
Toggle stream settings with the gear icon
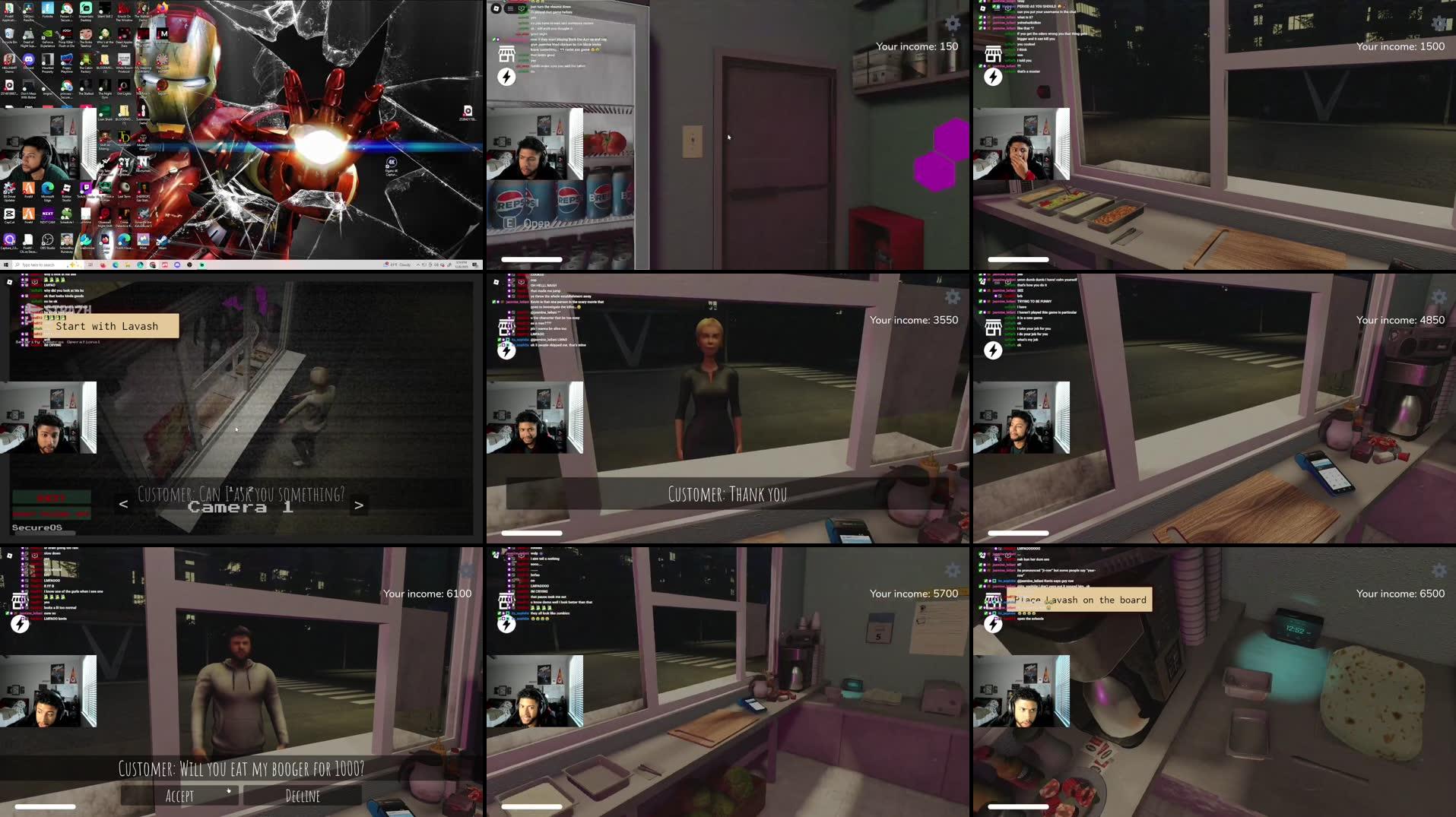click(x=952, y=24)
